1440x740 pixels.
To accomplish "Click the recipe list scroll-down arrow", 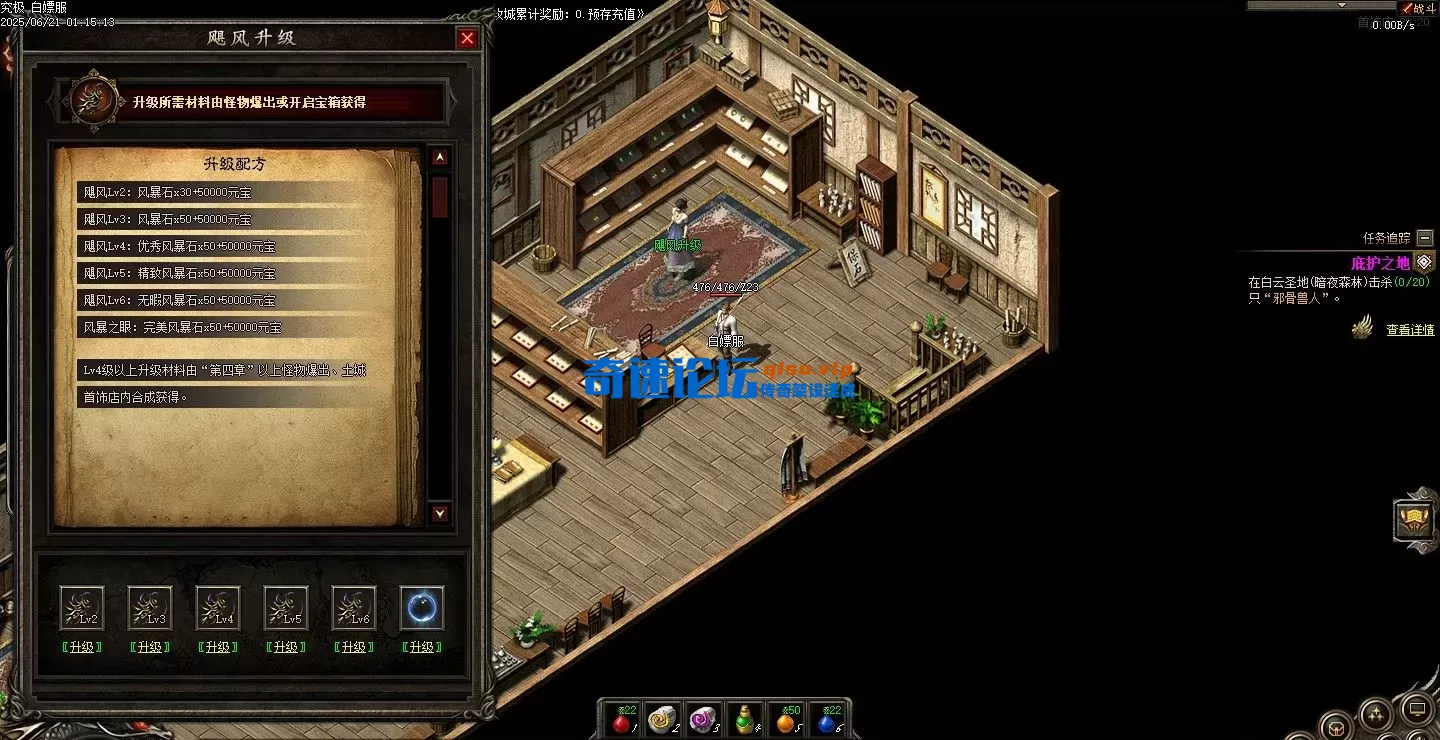I will click(x=440, y=514).
